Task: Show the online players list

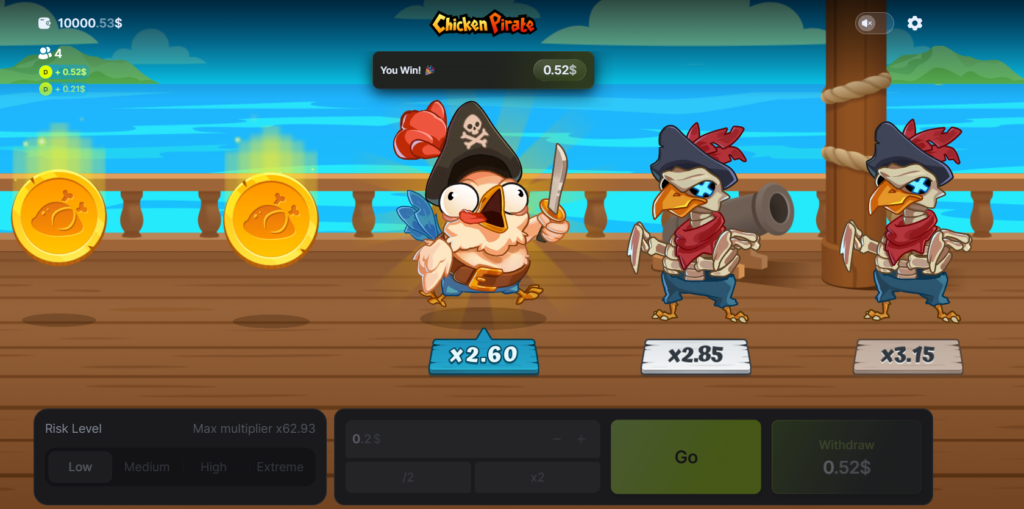Action: click(x=50, y=53)
